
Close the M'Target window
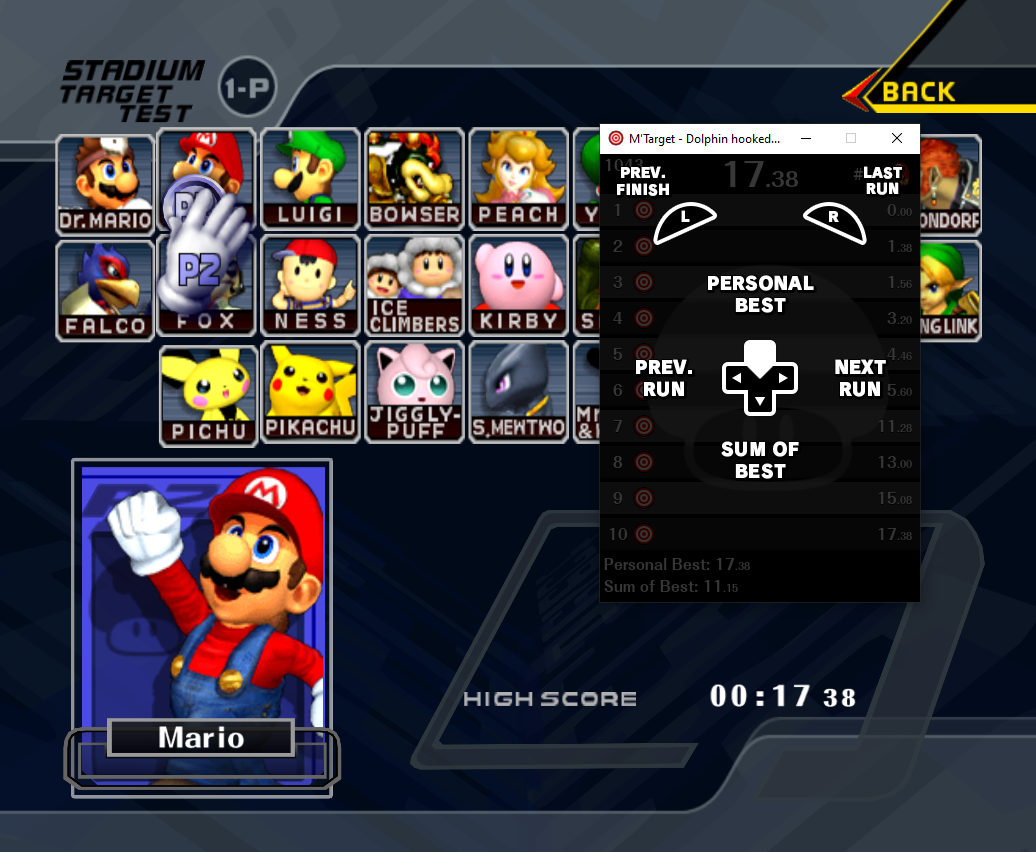pos(897,138)
